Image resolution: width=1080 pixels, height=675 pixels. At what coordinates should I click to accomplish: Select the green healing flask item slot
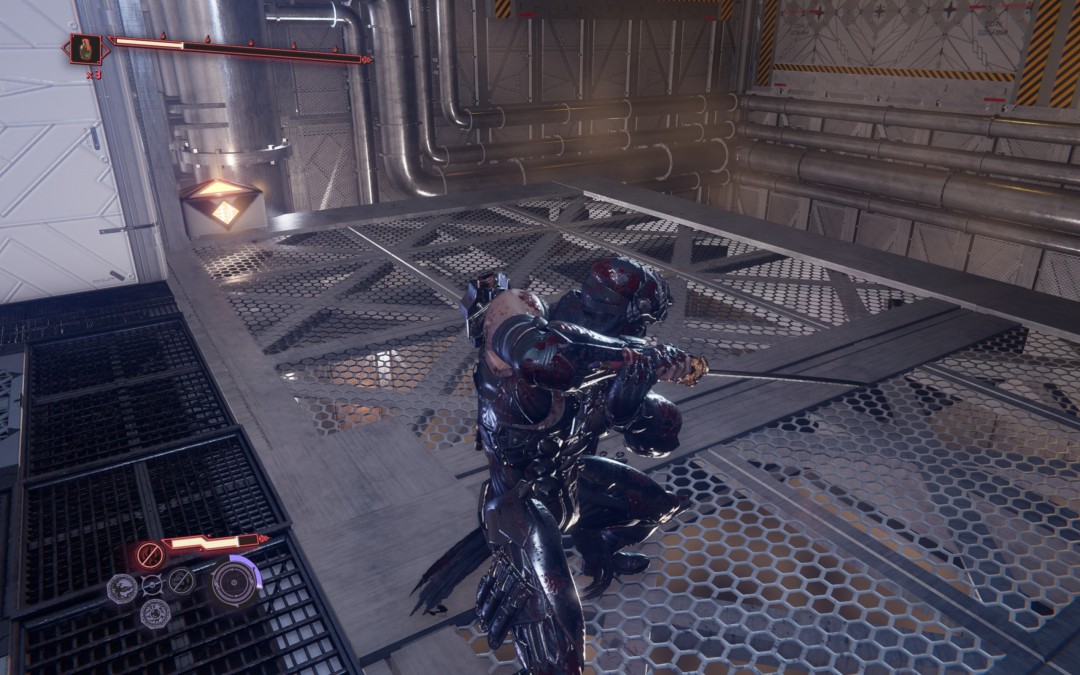(x=85, y=49)
